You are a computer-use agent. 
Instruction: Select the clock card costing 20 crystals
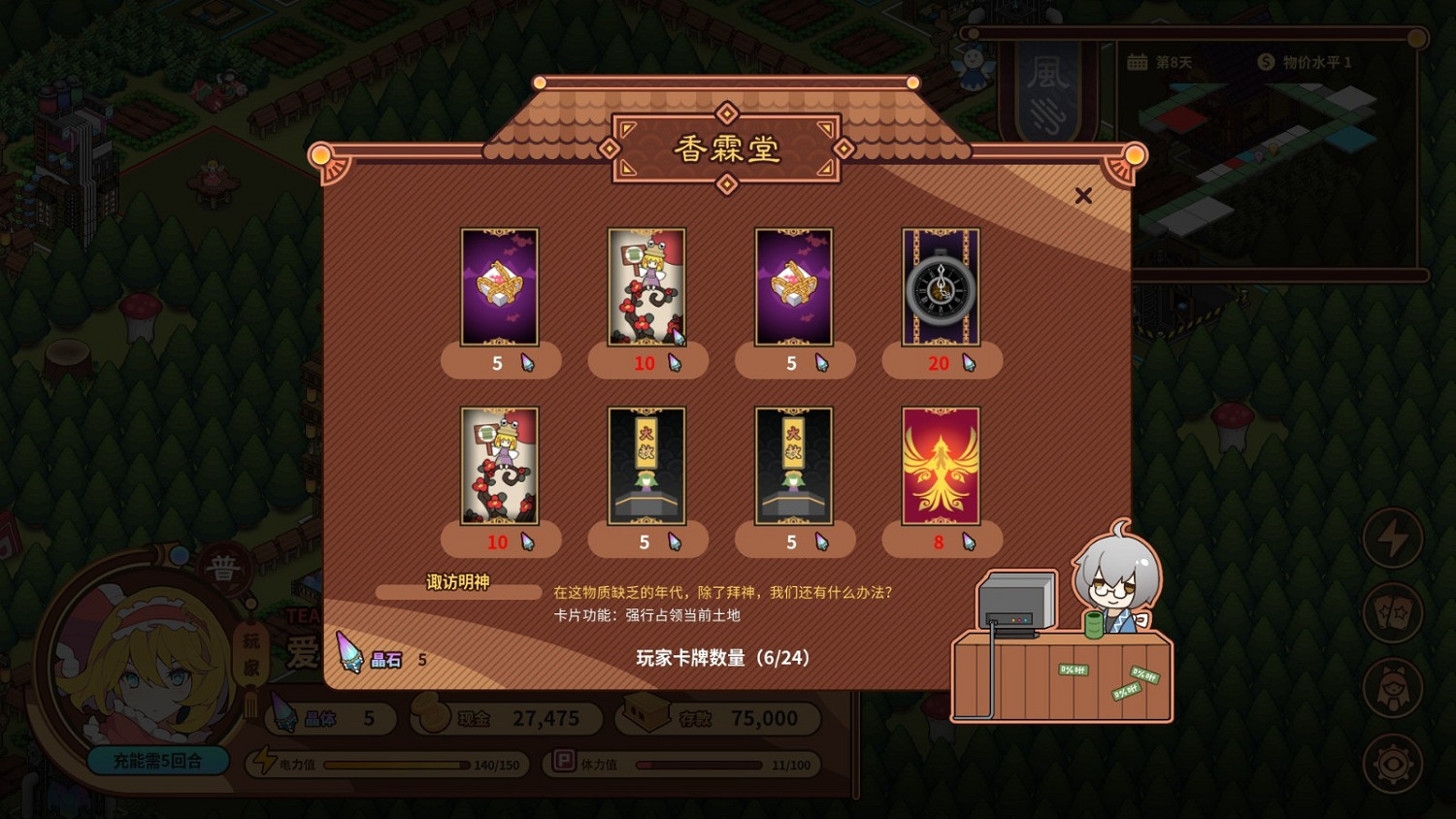coord(942,286)
